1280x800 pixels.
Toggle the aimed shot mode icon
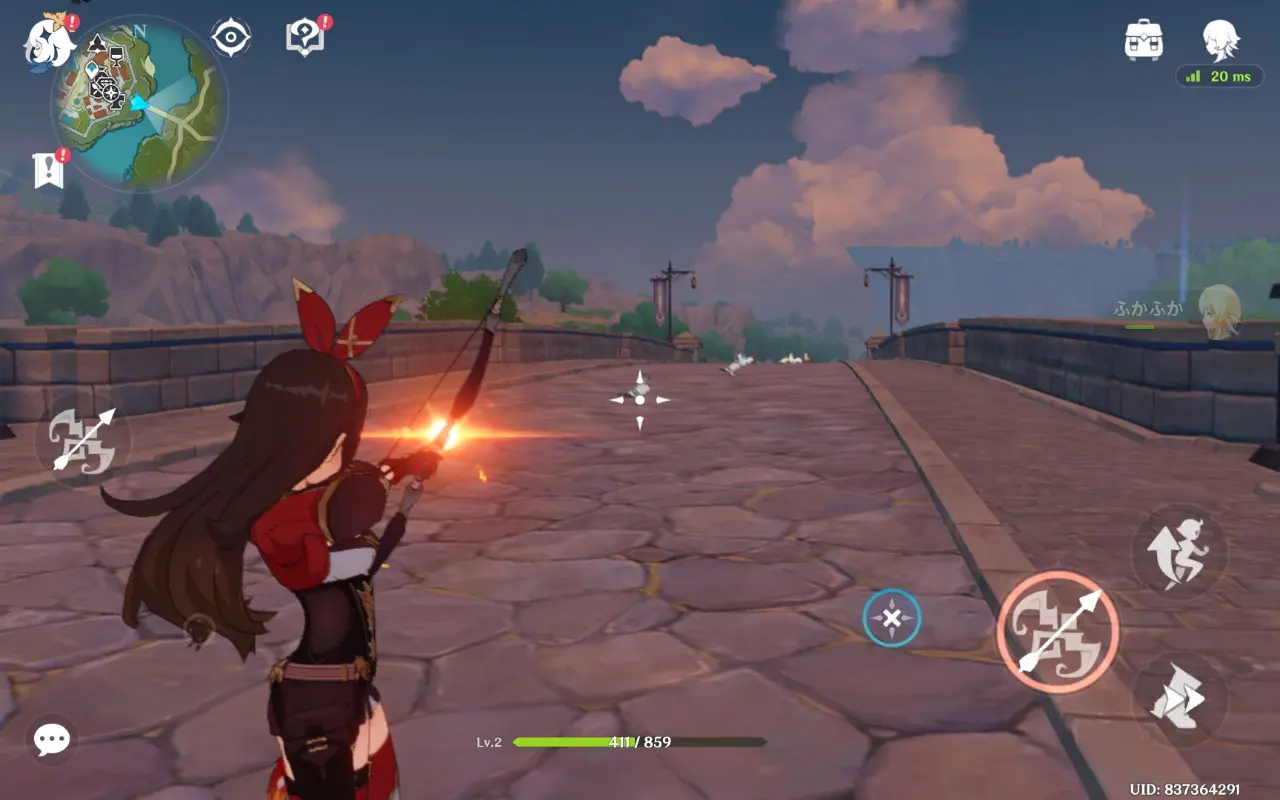tap(84, 442)
